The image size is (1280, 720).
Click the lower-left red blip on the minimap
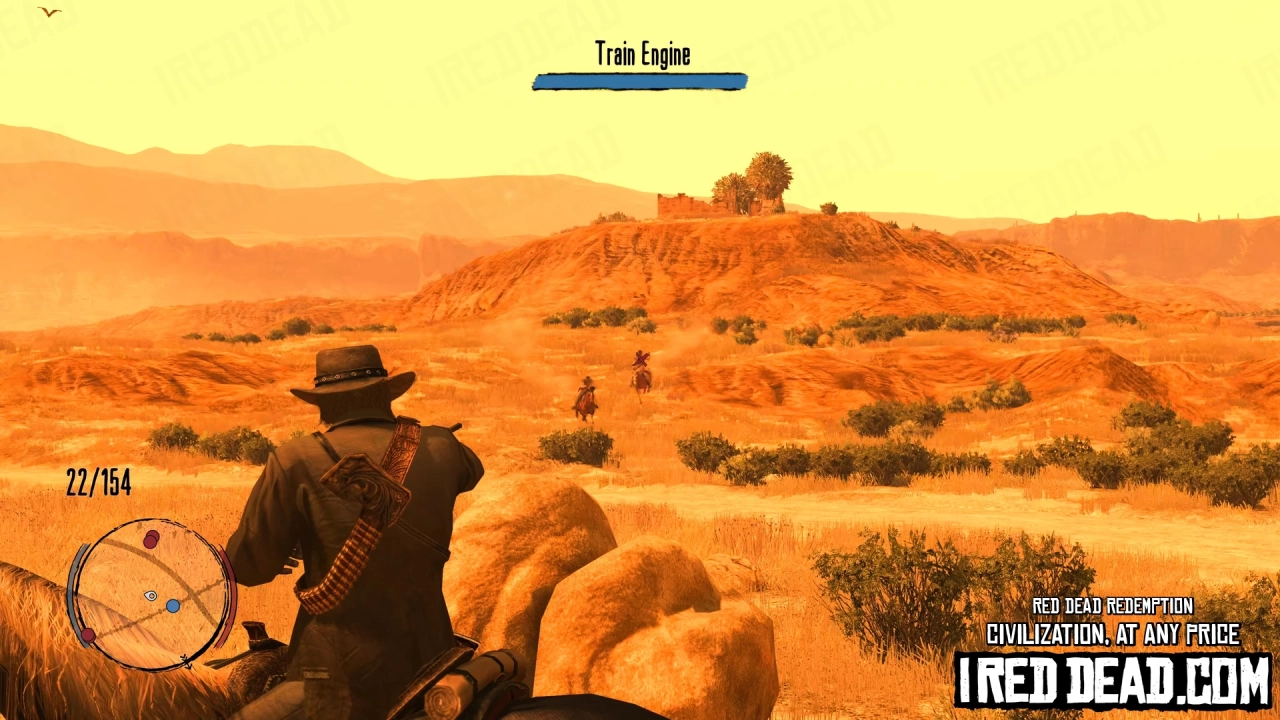pyautogui.click(x=88, y=634)
